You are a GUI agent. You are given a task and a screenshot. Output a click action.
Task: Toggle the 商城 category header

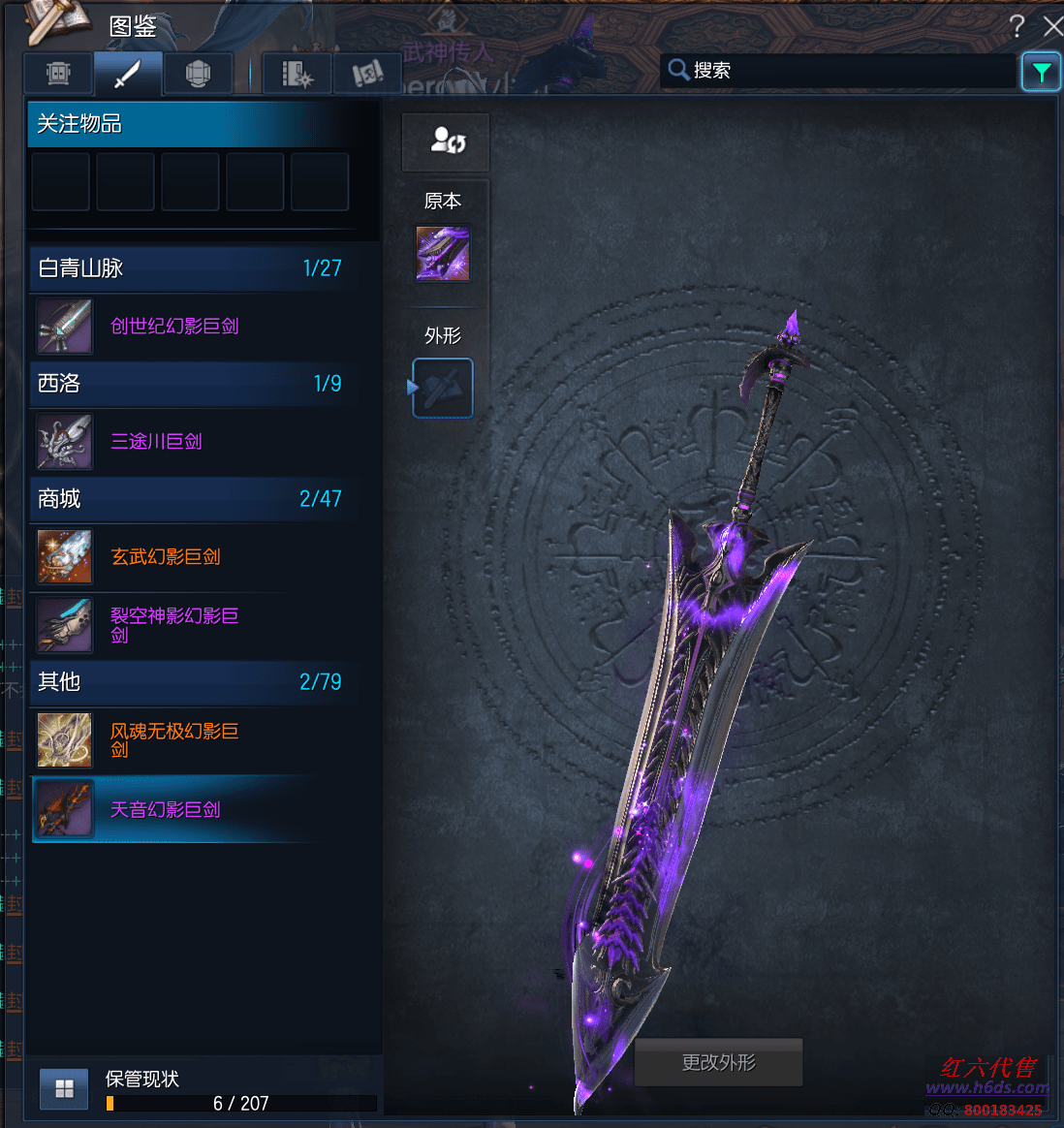[x=190, y=499]
